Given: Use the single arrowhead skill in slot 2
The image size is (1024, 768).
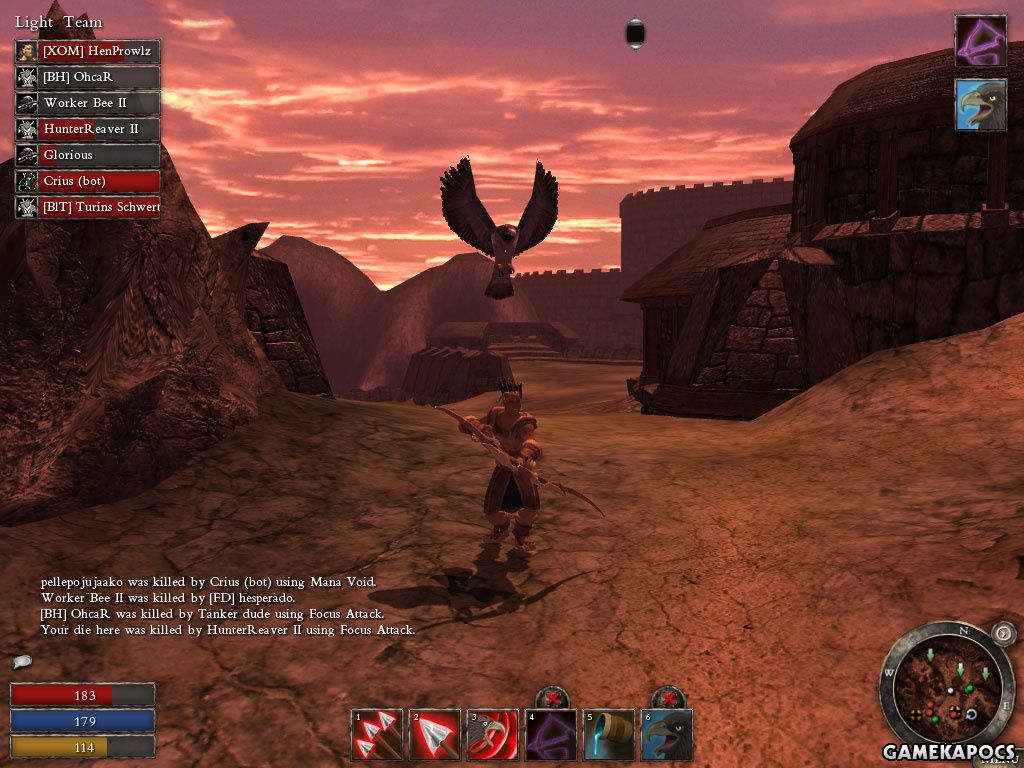Looking at the screenshot, I should [x=435, y=735].
